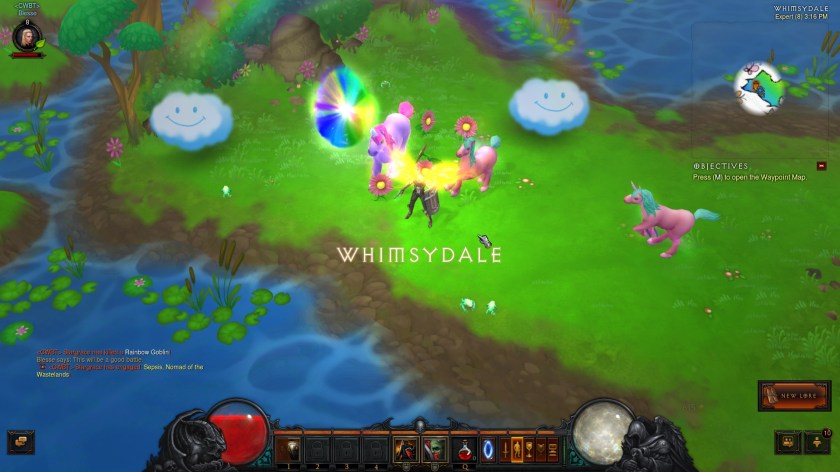This screenshot has height=472, width=840.
Task: Open the New Lore notification
Action: coord(795,396)
